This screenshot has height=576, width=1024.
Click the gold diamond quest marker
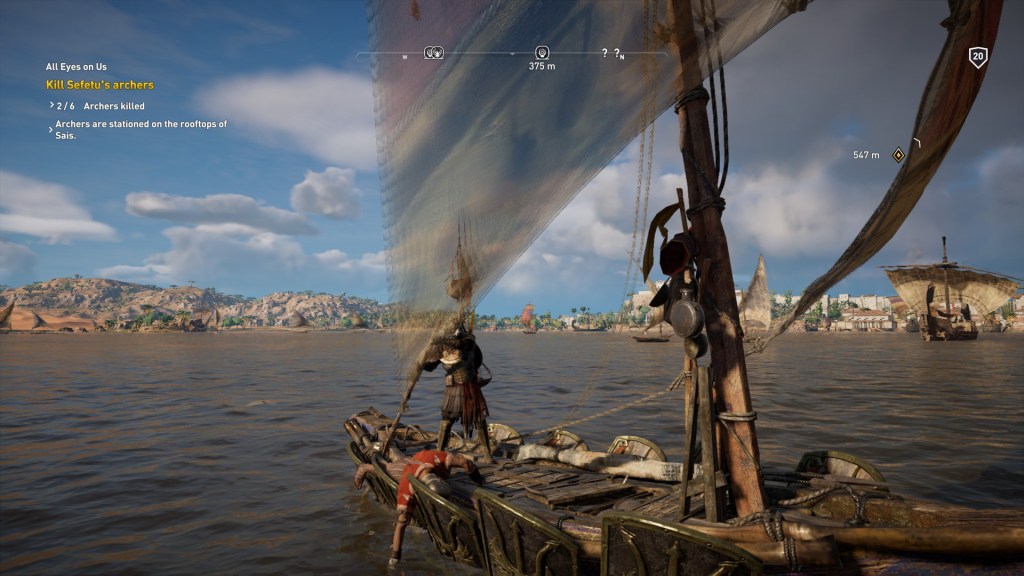point(898,154)
